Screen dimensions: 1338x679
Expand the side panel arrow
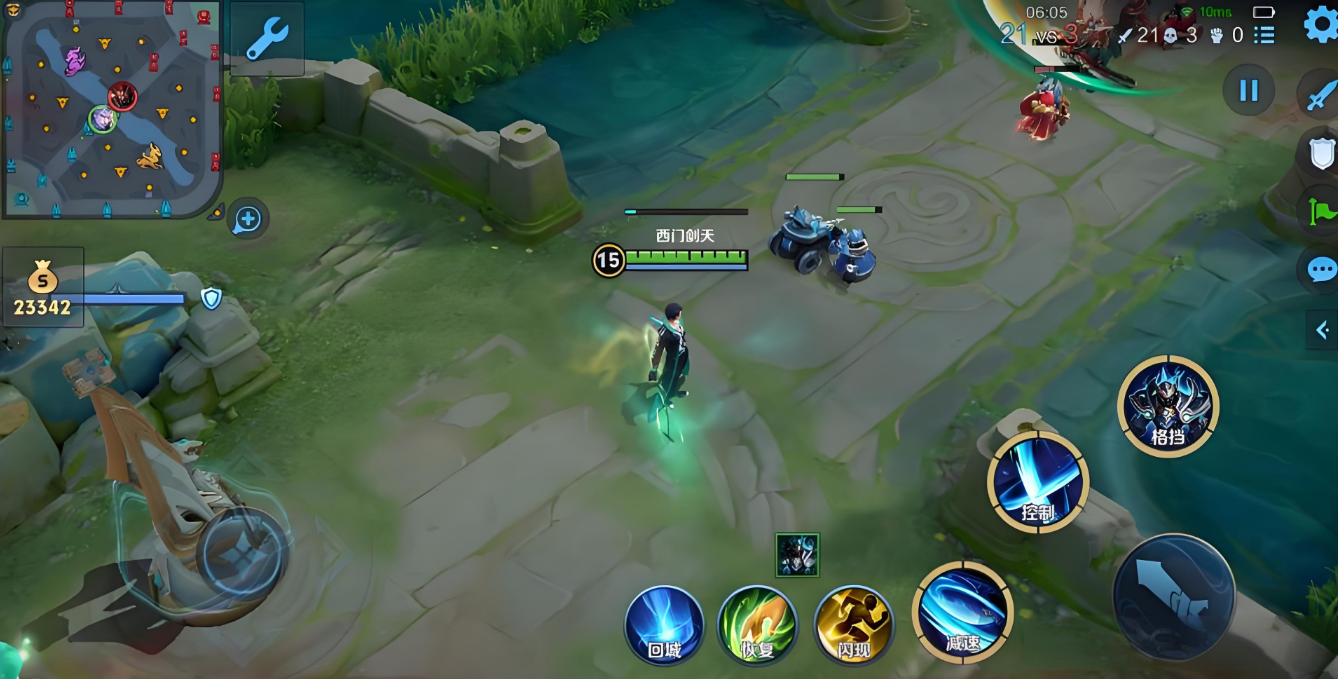1322,330
